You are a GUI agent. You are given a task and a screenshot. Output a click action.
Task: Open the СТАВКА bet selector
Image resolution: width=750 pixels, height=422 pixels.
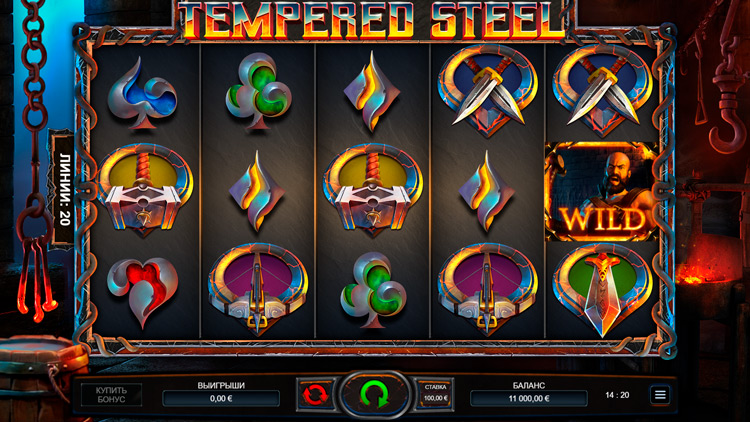[435, 394]
